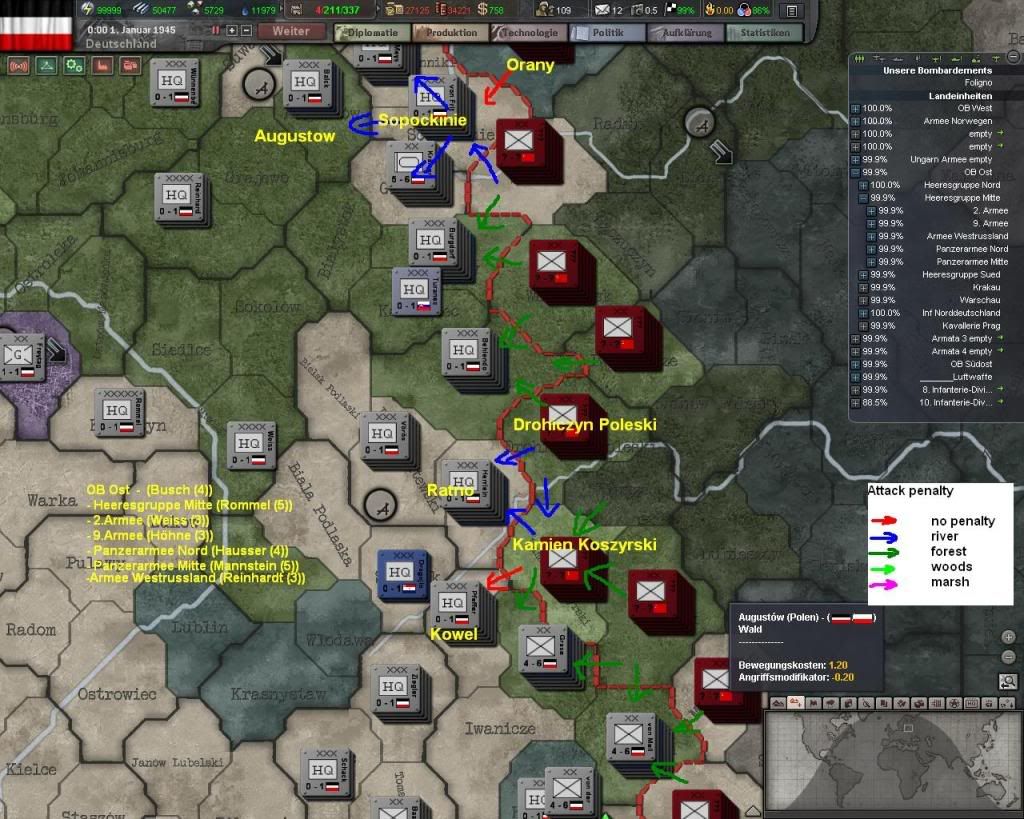Select Heeresgruppe Nord in the unit list

coord(960,185)
